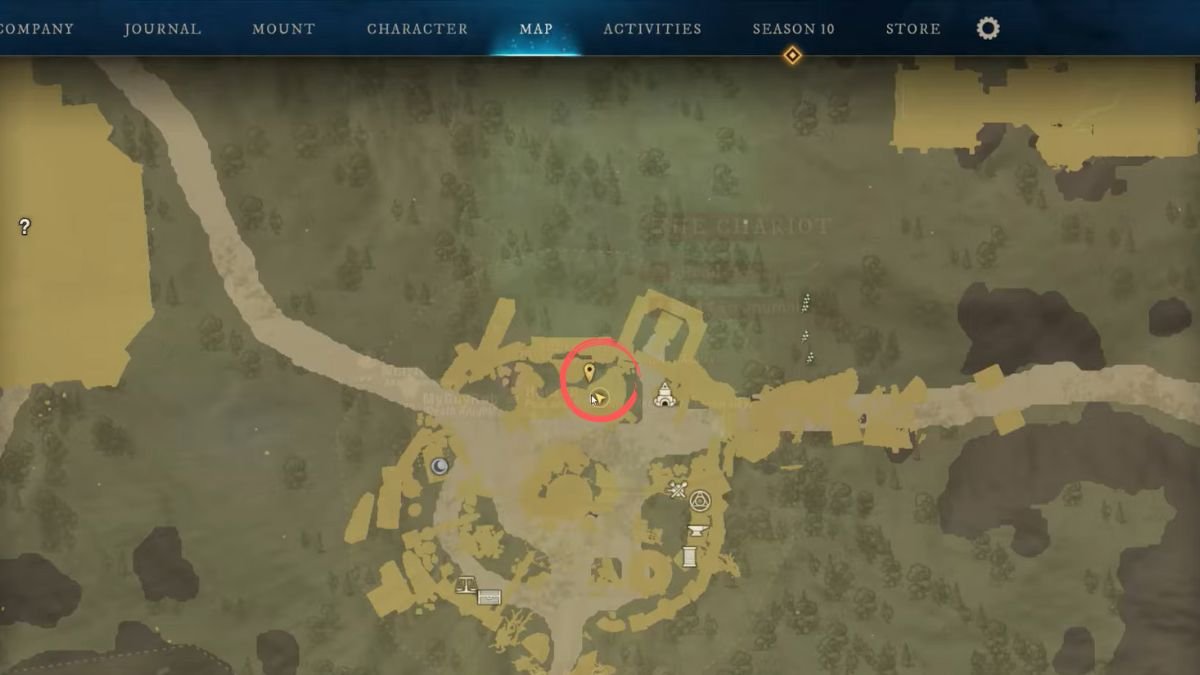Screen dimensions: 1200x675
Task: Open settings via the gear icon
Action: click(988, 29)
